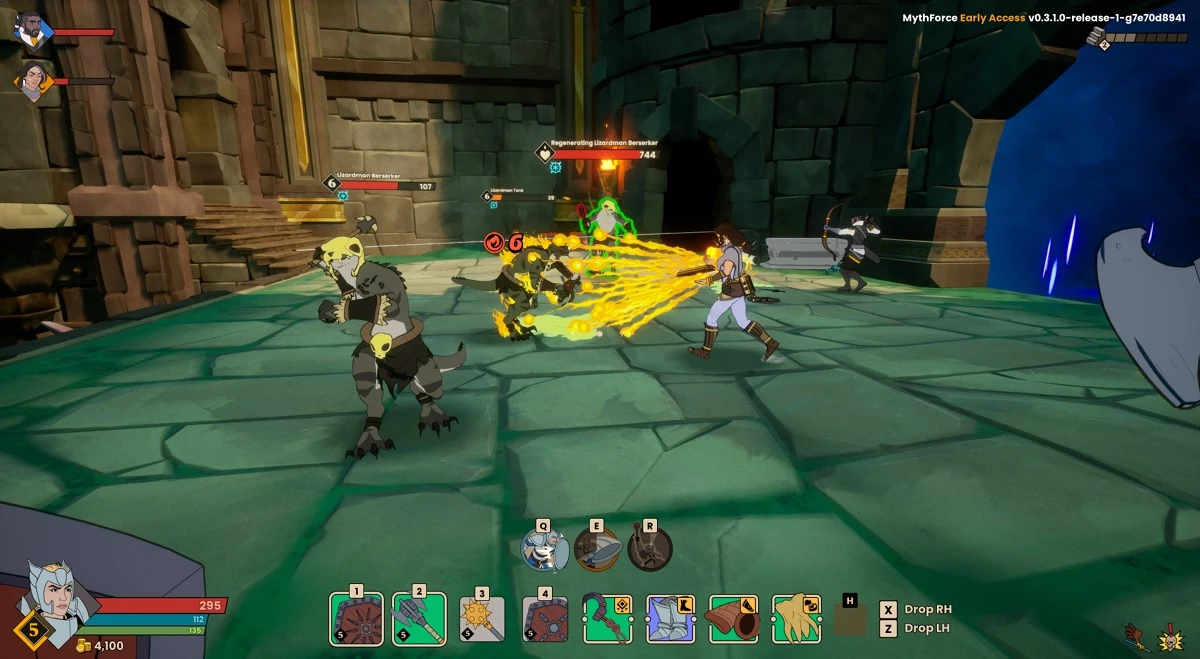Select the green spiked shield in slot 1
The image size is (1200, 659).
tap(357, 620)
